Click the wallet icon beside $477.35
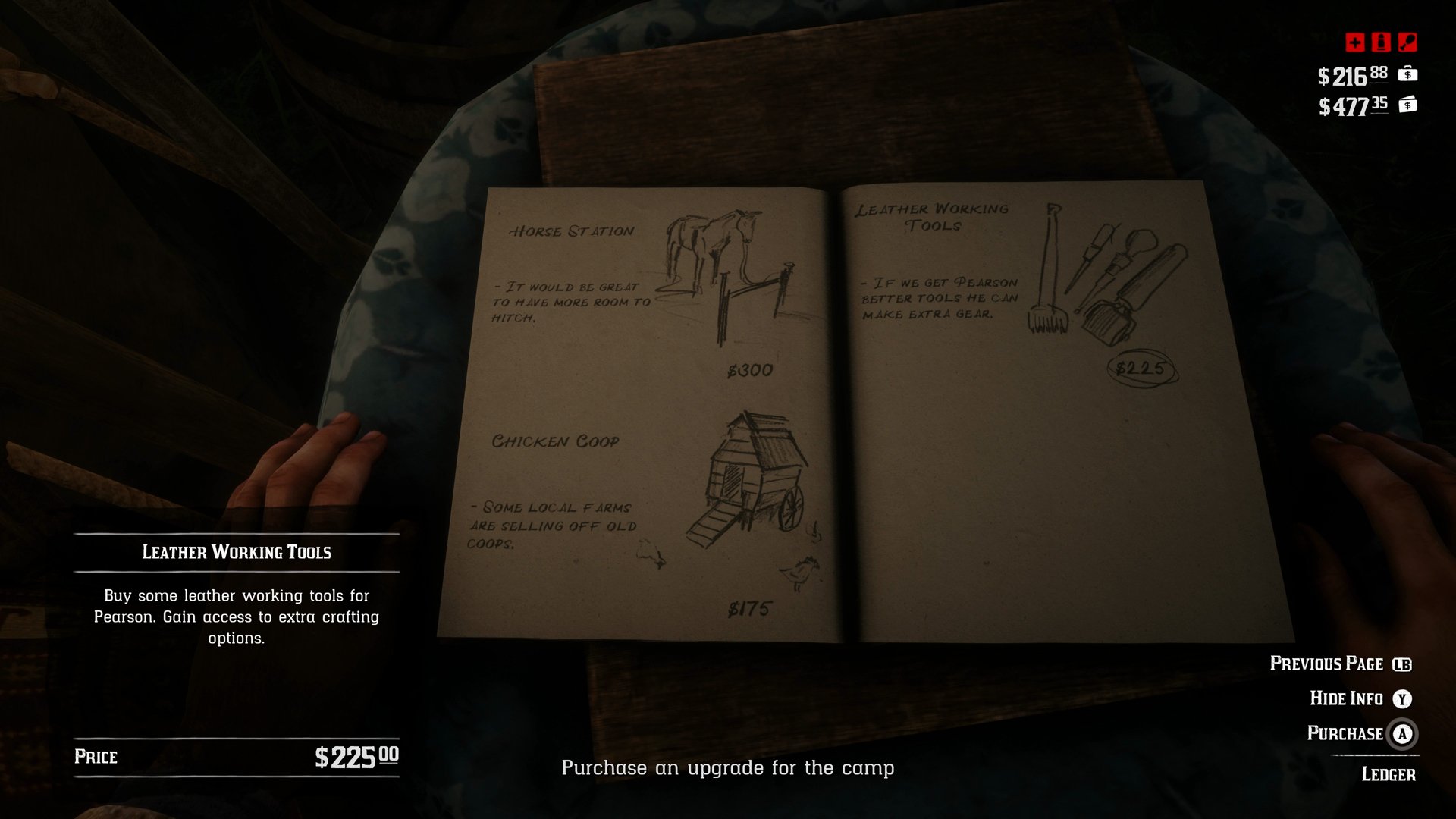The width and height of the screenshot is (1456, 819). click(1408, 106)
